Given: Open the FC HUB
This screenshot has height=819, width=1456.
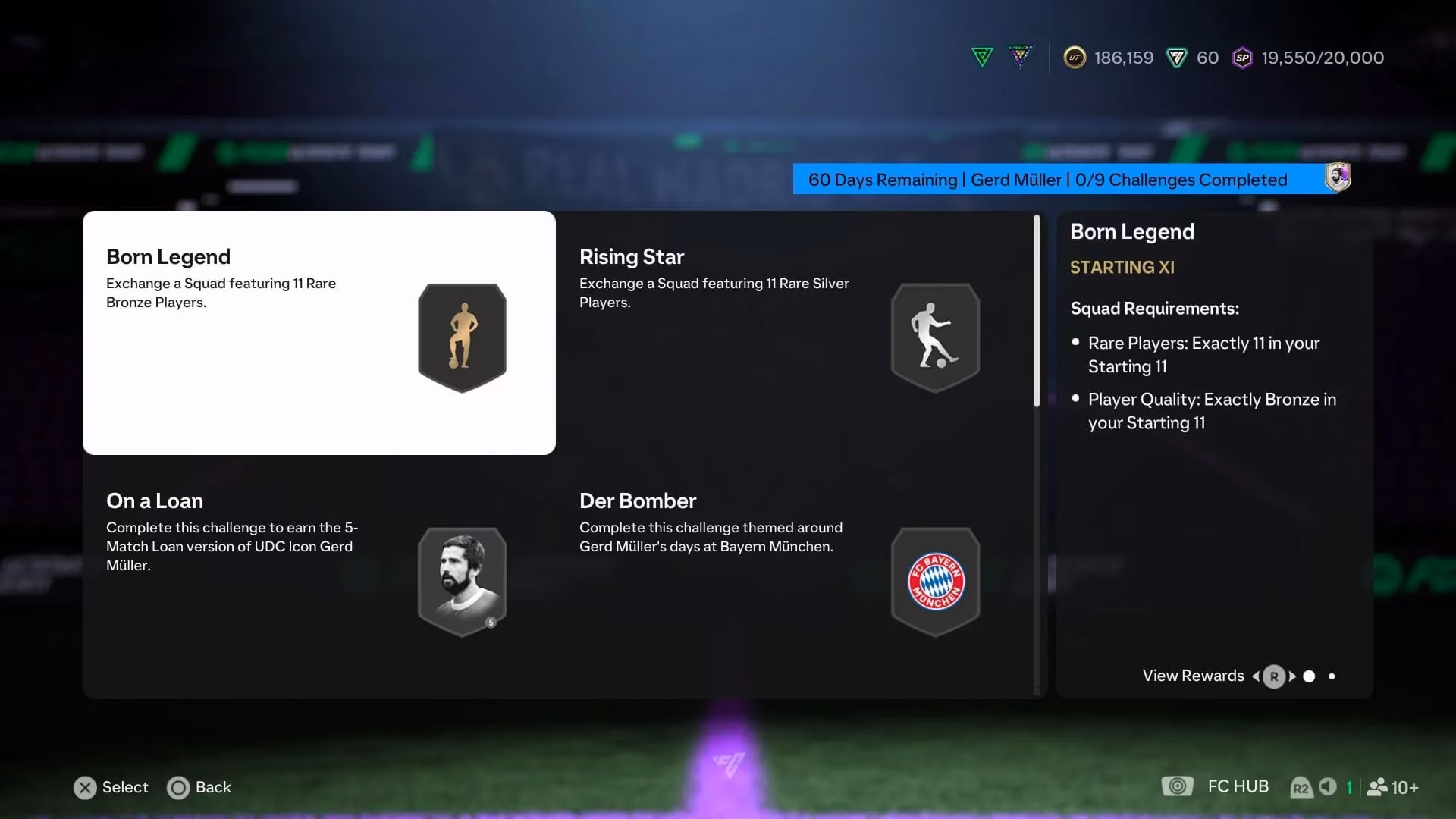Looking at the screenshot, I should 1238,786.
